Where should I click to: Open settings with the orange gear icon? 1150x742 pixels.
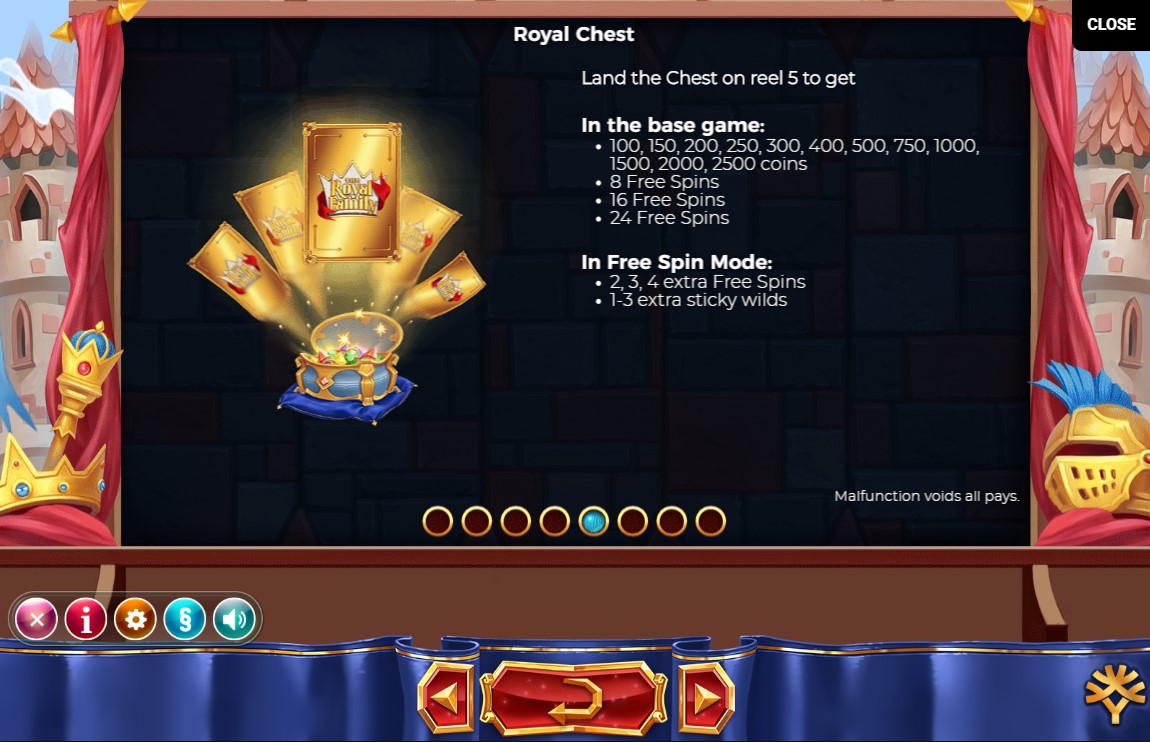pos(135,620)
